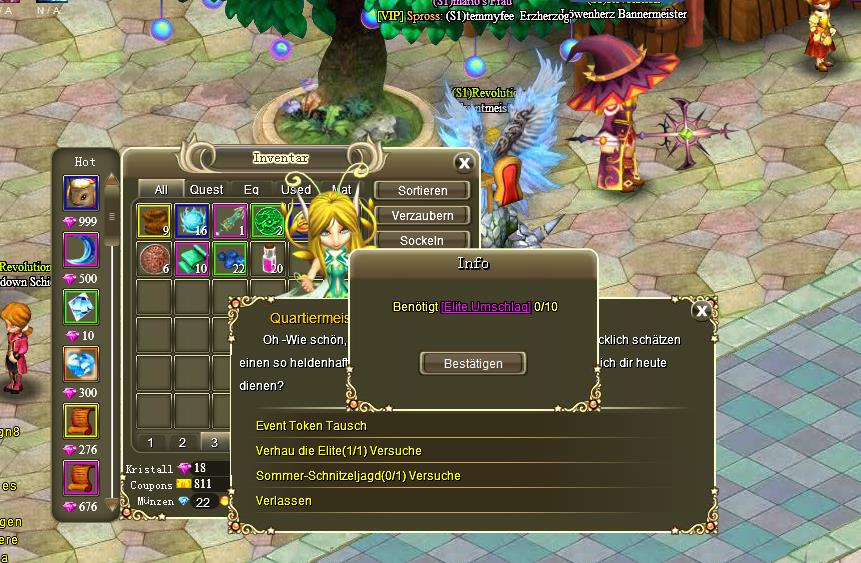Choose the Event Token Tausch option
The image size is (861, 563).
coord(311,426)
